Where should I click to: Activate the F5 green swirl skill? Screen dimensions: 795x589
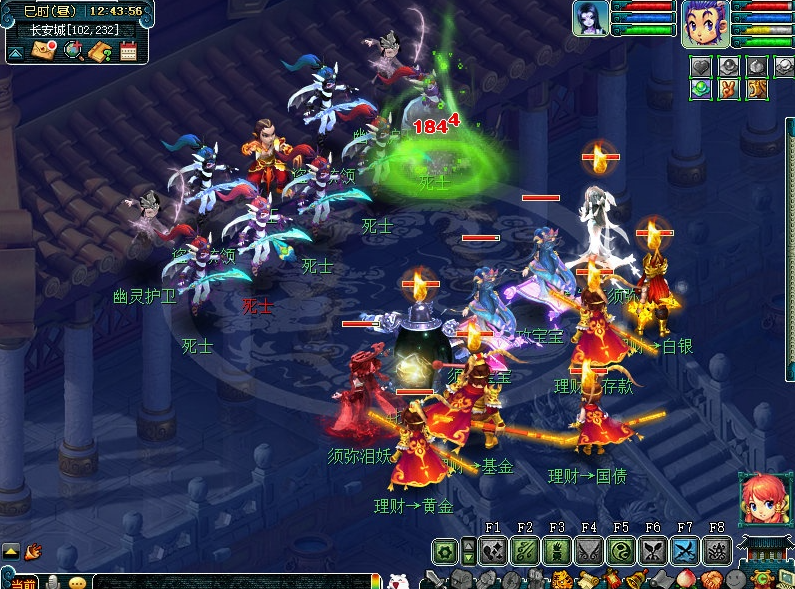coord(621,550)
